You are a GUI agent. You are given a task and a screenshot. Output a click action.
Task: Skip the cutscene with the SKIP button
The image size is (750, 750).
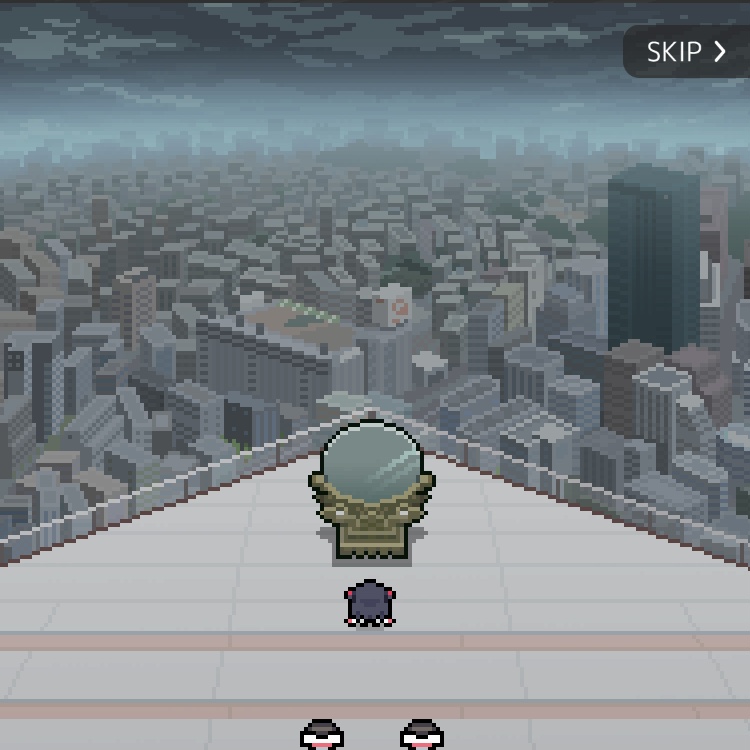[686, 52]
